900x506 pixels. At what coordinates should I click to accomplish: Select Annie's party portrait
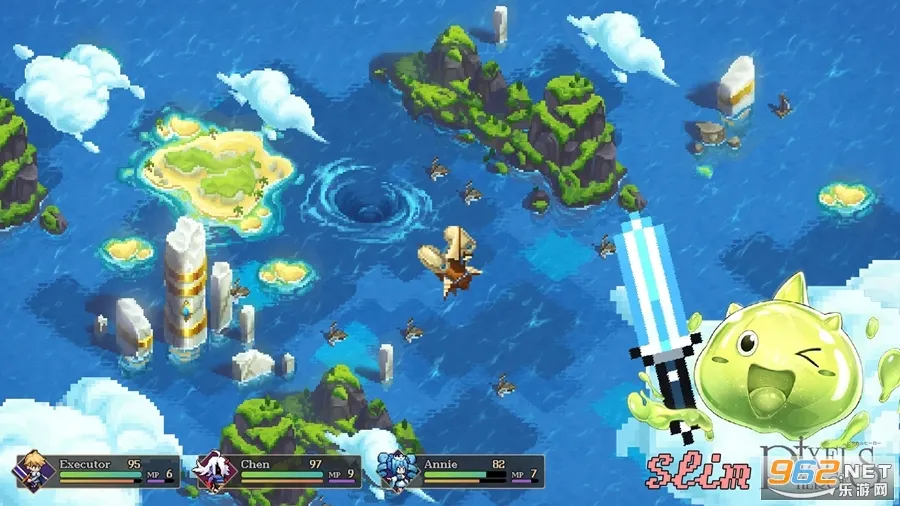pos(395,471)
